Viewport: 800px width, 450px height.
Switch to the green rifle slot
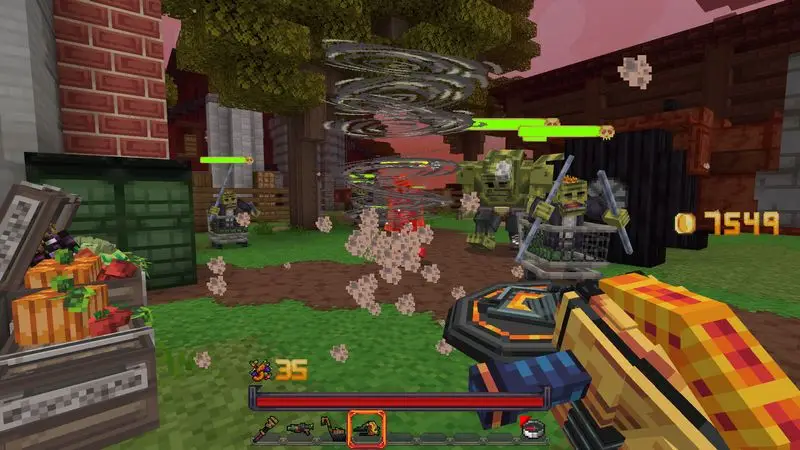299,428
